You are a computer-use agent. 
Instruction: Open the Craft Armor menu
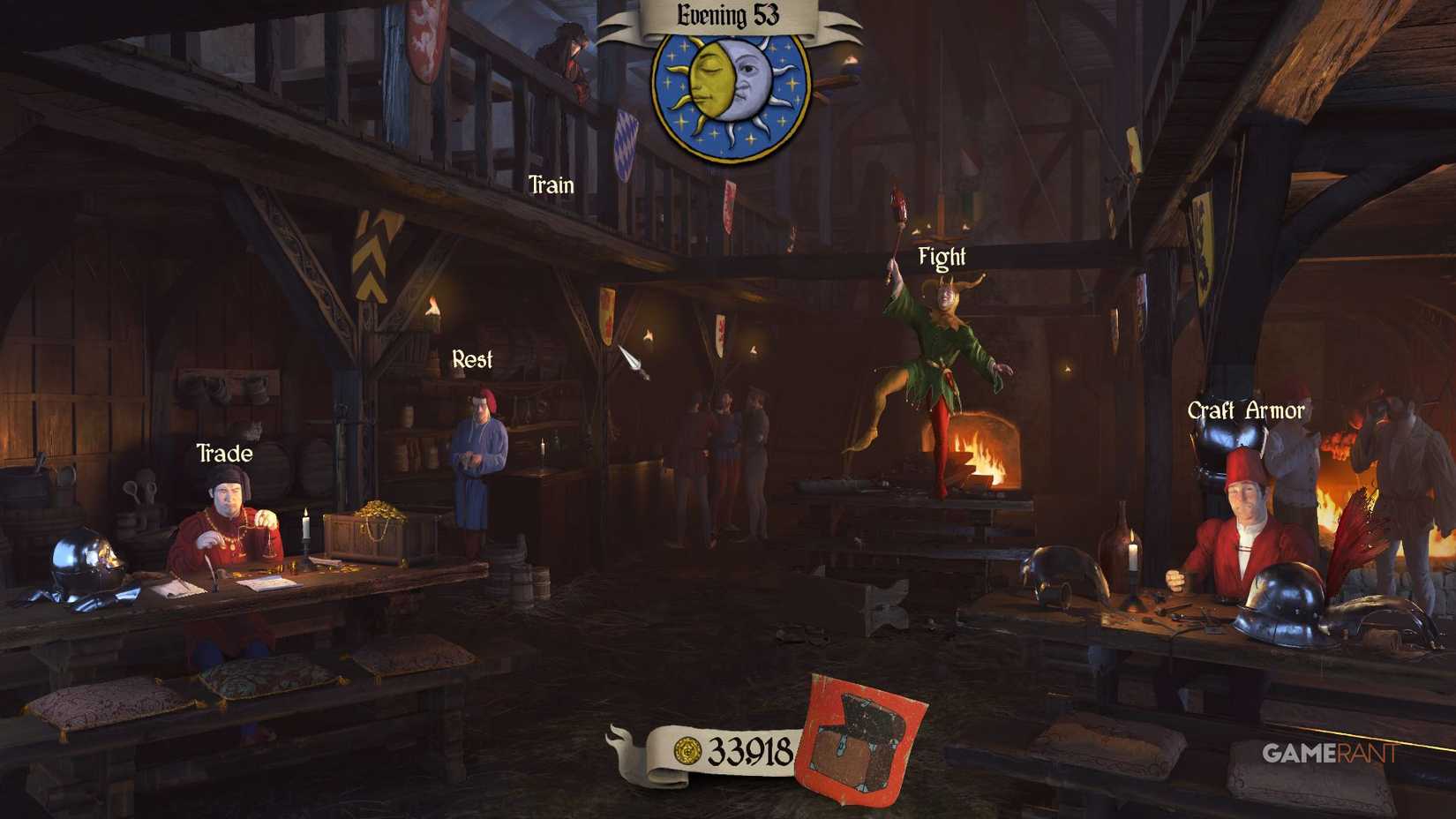(1246, 409)
